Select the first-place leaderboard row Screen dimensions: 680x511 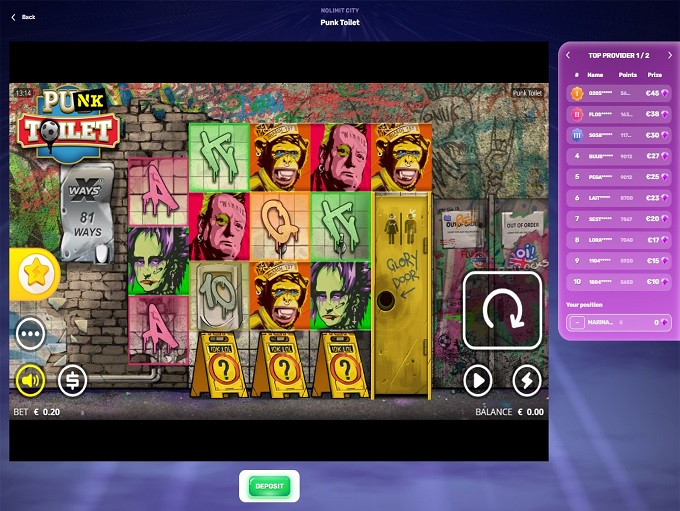620,93
